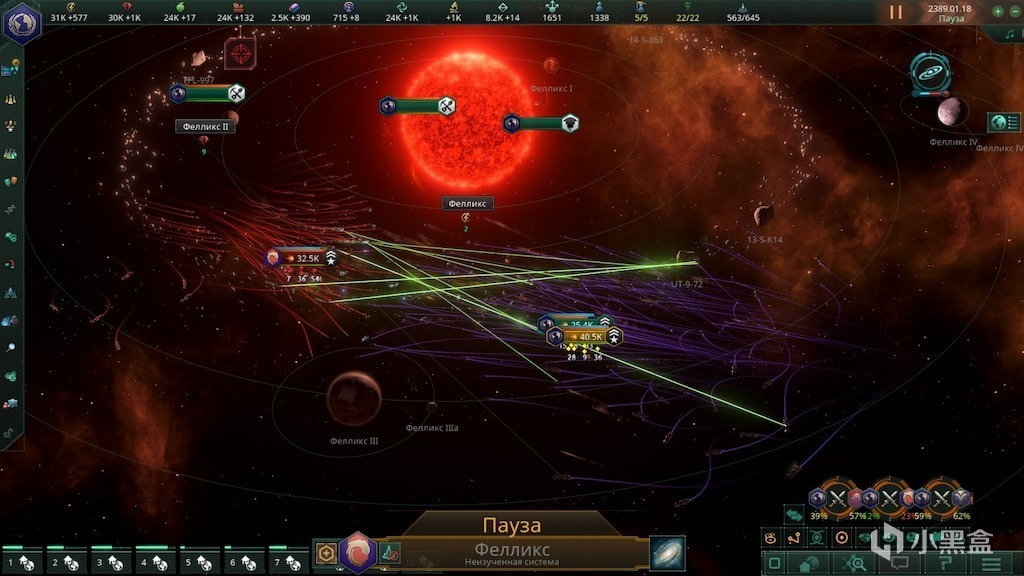The width and height of the screenshot is (1024, 576).
Task: Click the pause button in the top bar
Action: click(x=896, y=12)
